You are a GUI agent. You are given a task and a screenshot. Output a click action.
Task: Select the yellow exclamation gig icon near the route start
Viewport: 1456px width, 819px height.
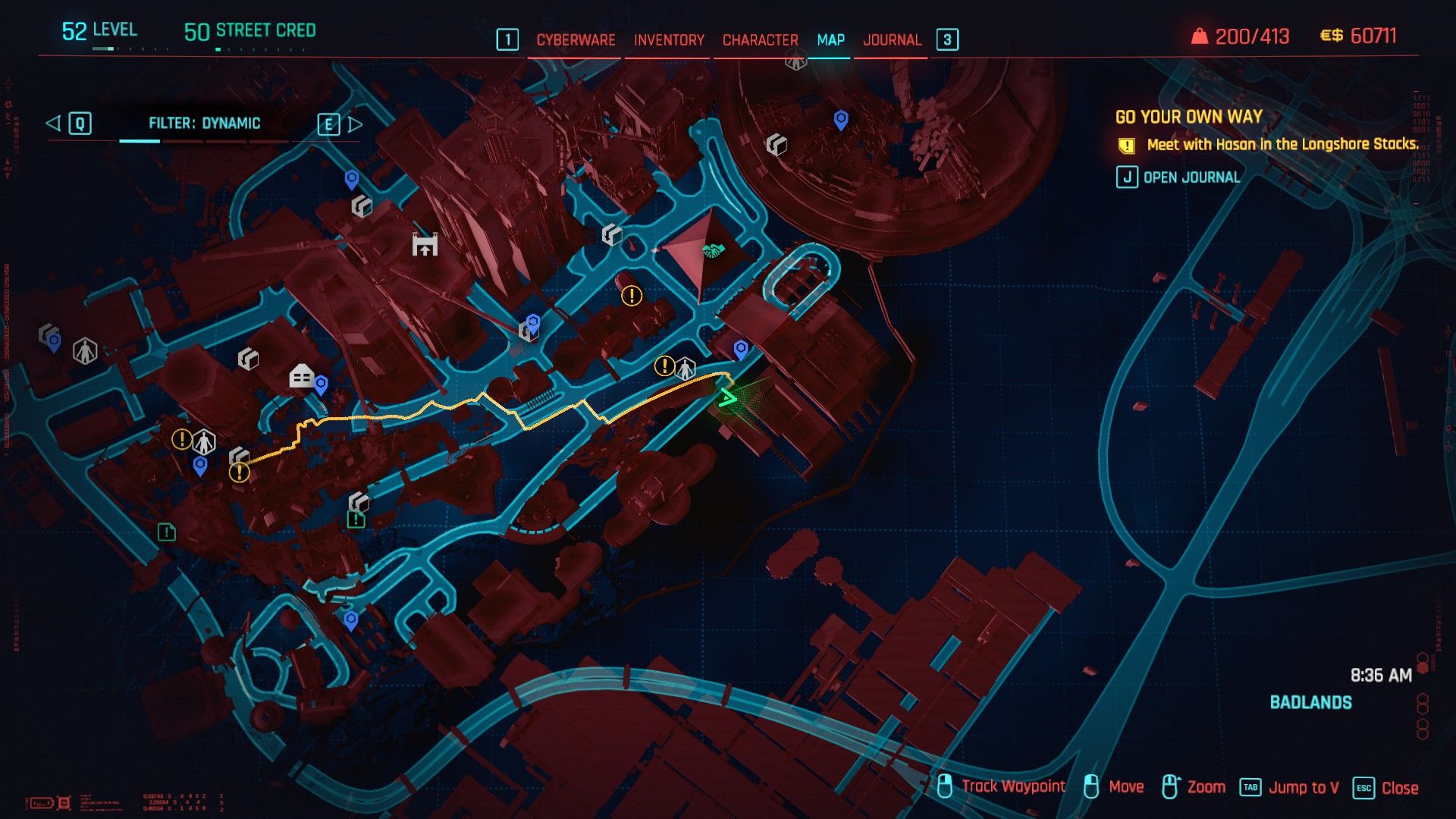(240, 473)
